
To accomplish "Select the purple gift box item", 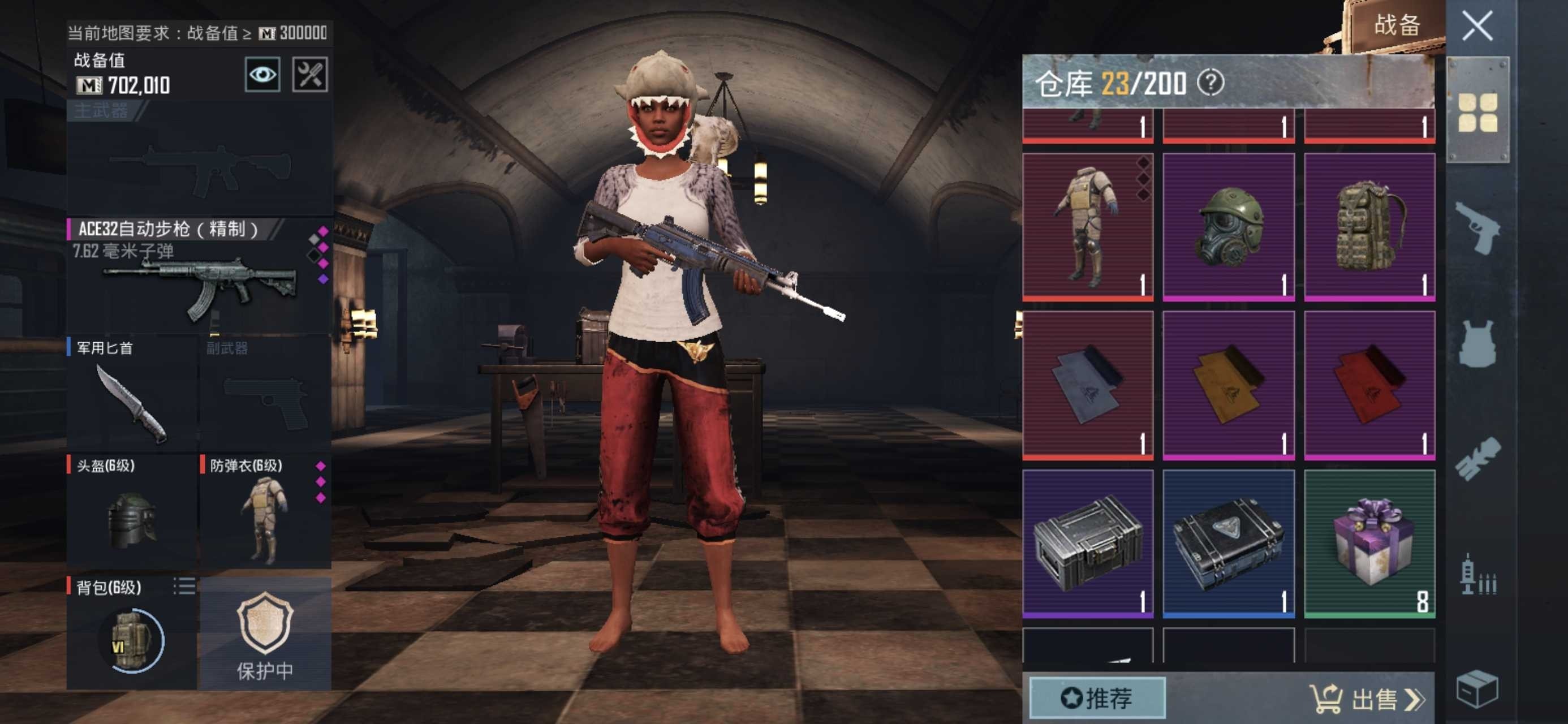I will (x=1369, y=543).
